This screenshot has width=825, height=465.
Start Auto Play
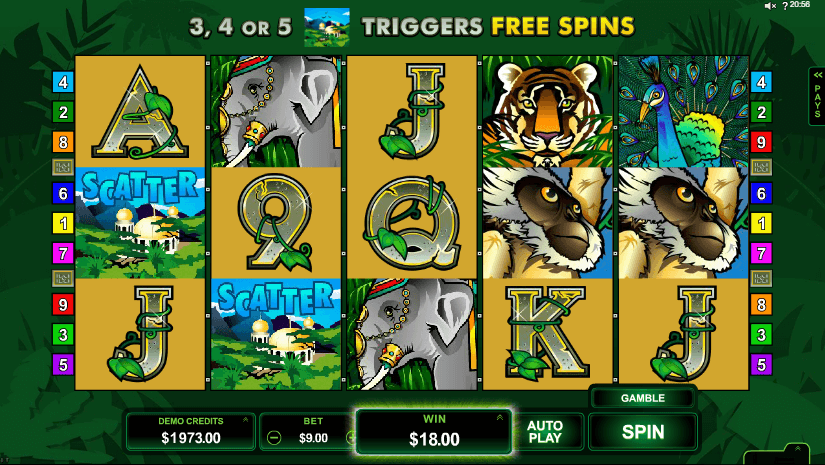[544, 432]
